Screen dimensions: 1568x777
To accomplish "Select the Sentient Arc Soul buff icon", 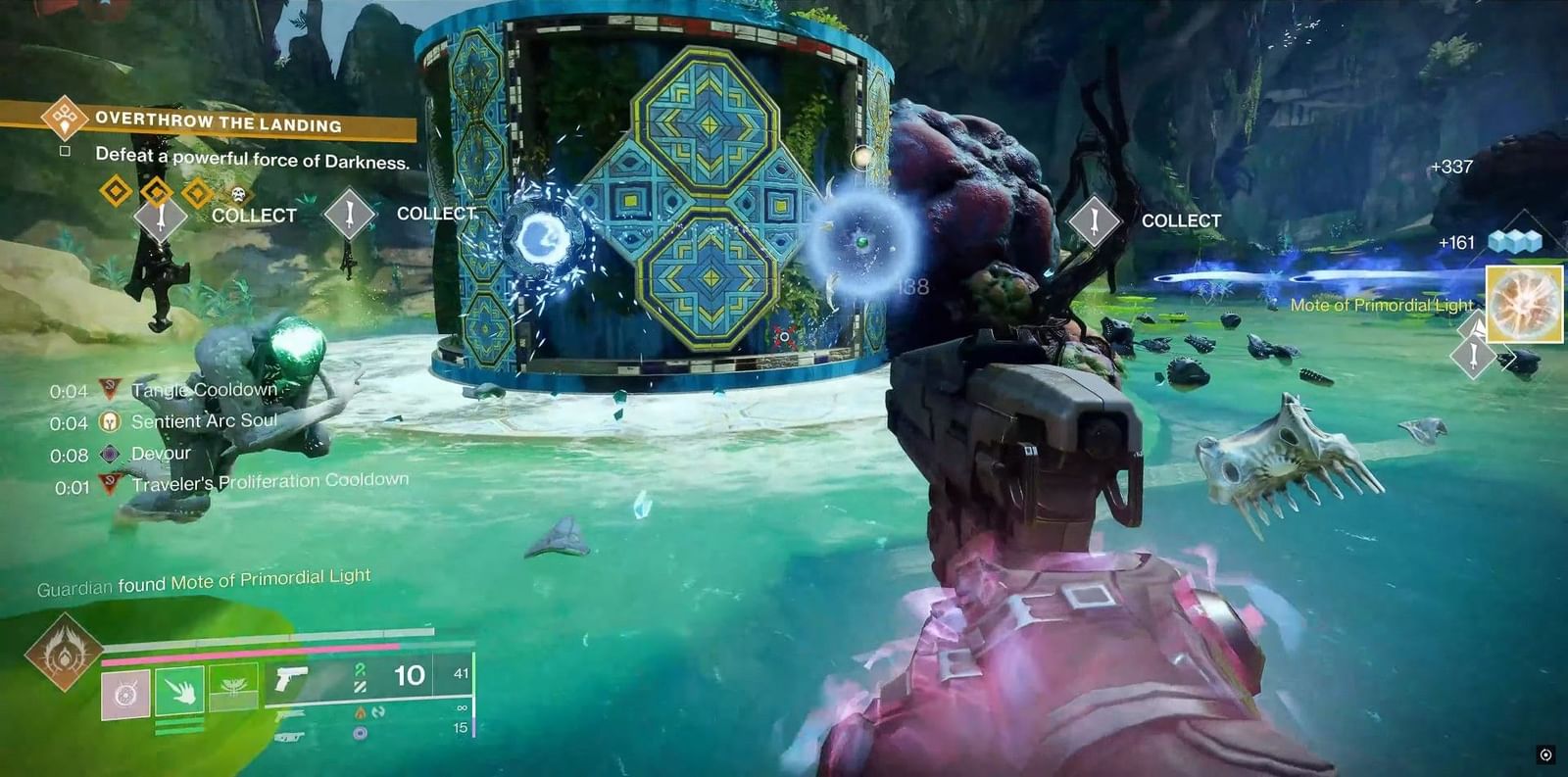I will (111, 422).
